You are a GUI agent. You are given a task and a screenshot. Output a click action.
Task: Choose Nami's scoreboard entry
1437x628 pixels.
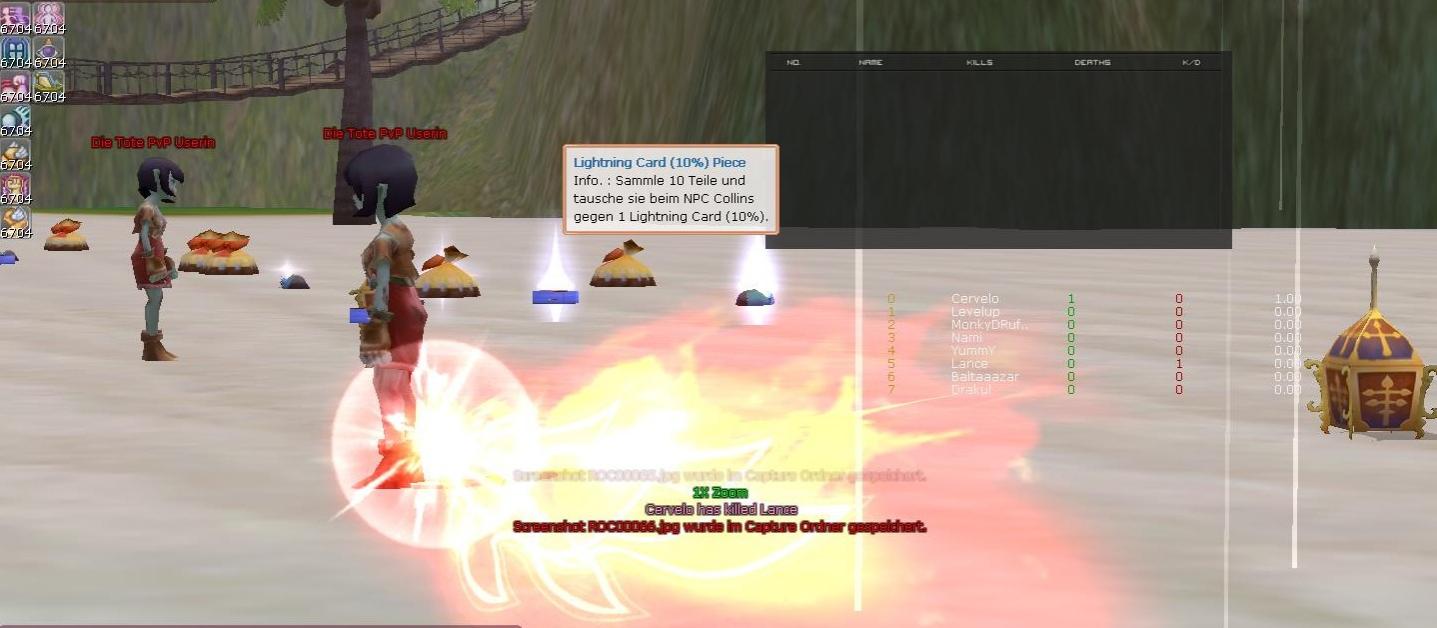tap(965, 338)
